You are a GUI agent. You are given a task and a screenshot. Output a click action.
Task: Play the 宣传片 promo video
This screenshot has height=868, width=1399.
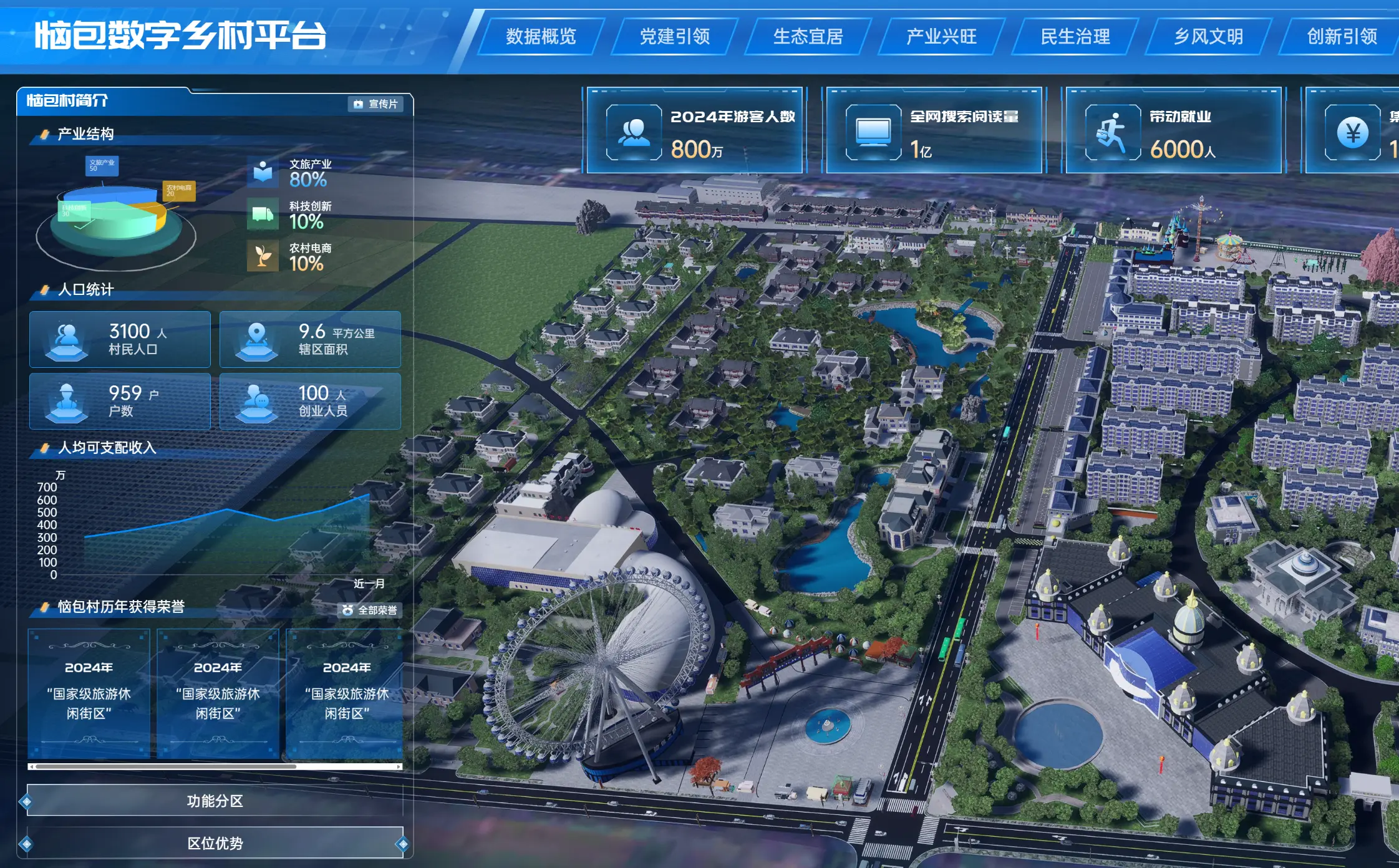point(375,104)
